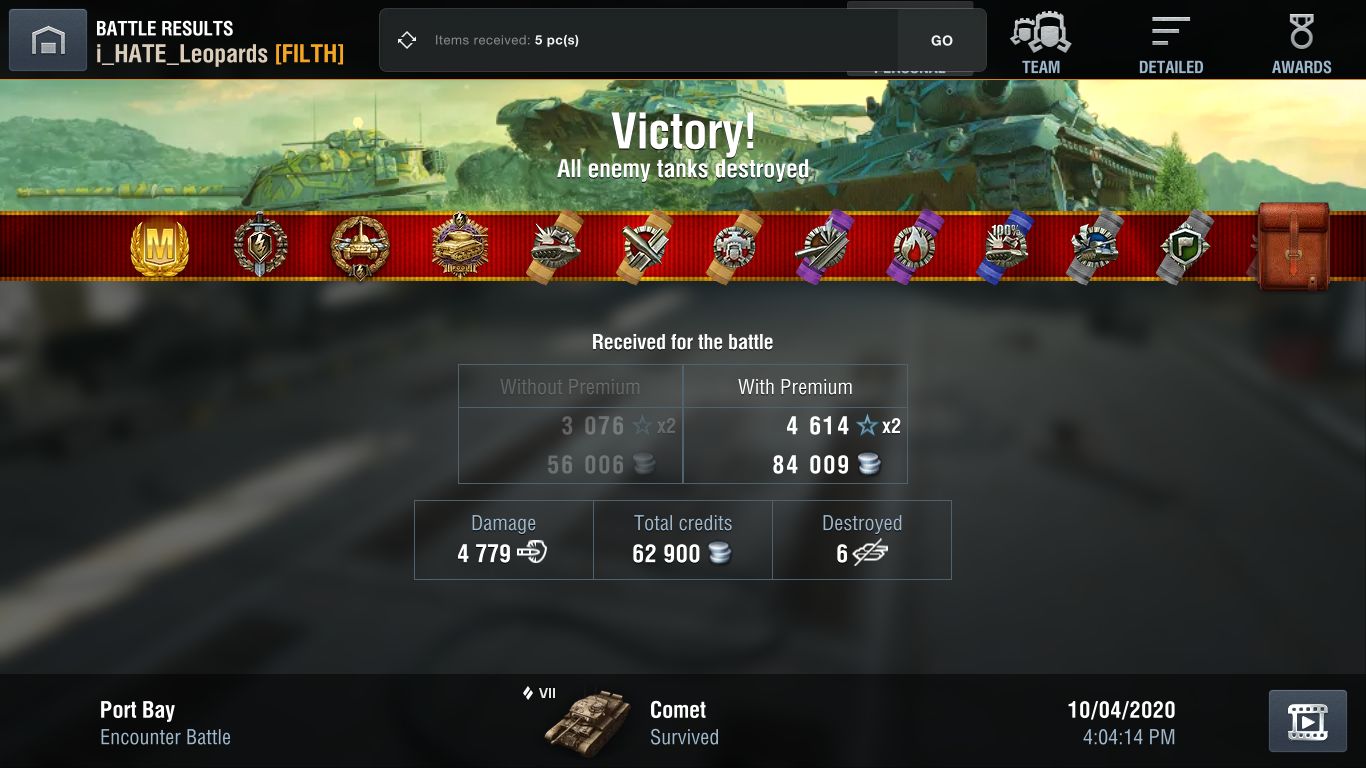
Task: Open the circular medal with red center
Action: point(733,247)
